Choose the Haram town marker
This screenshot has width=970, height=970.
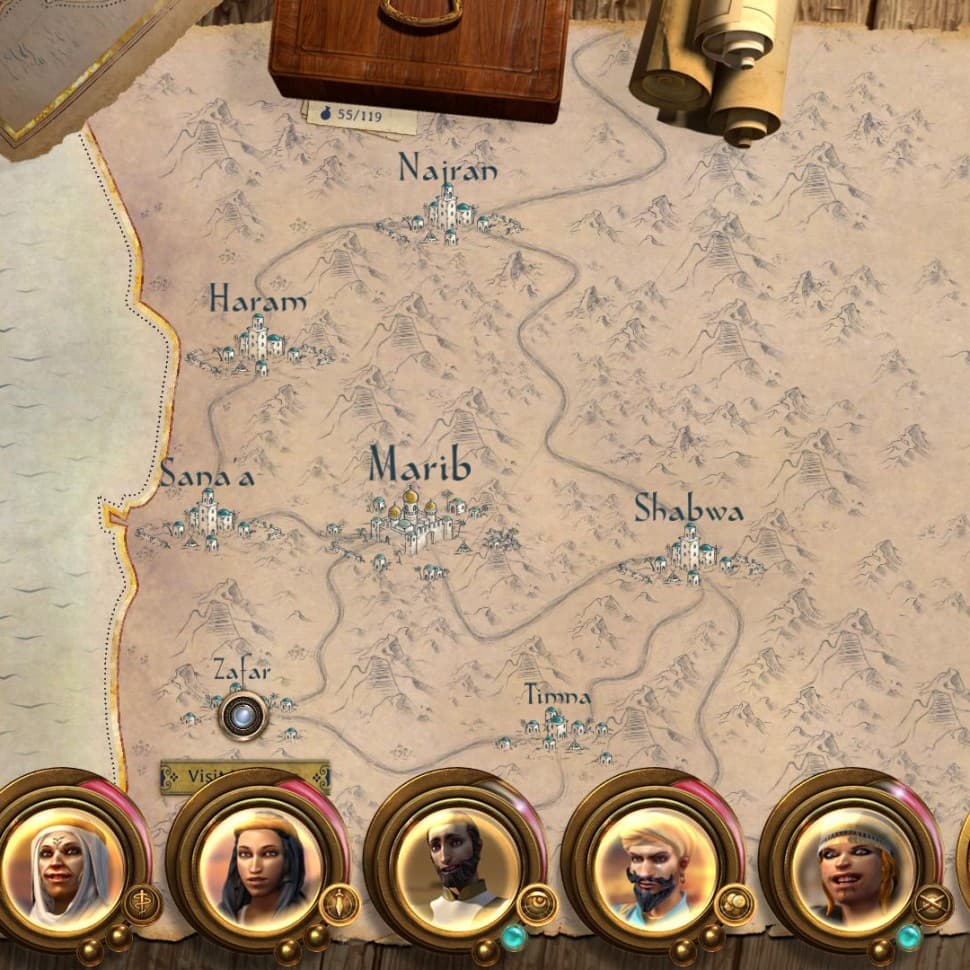258,343
